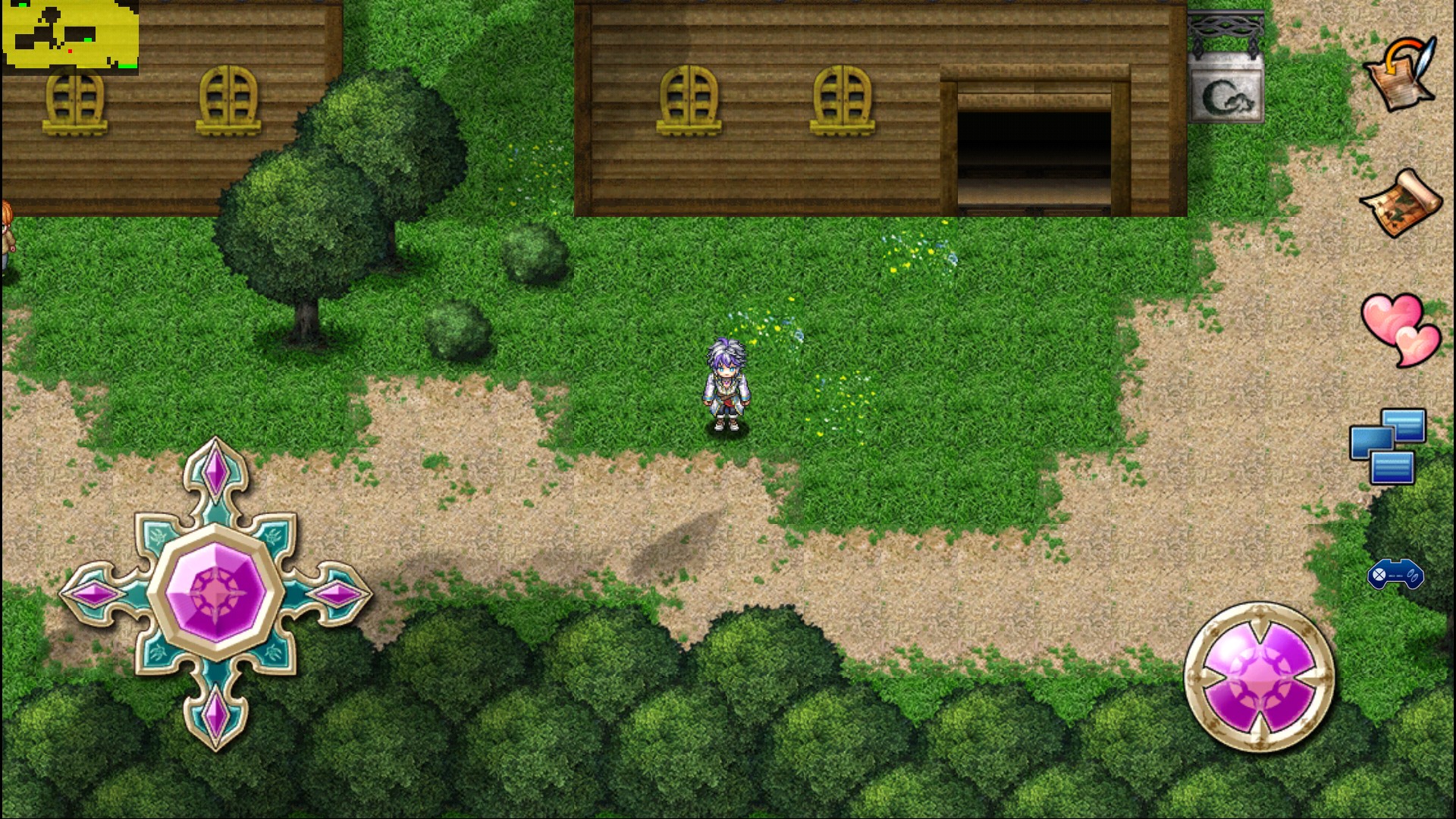Open the yellow minimap
The height and width of the screenshot is (819, 1456).
pos(70,36)
